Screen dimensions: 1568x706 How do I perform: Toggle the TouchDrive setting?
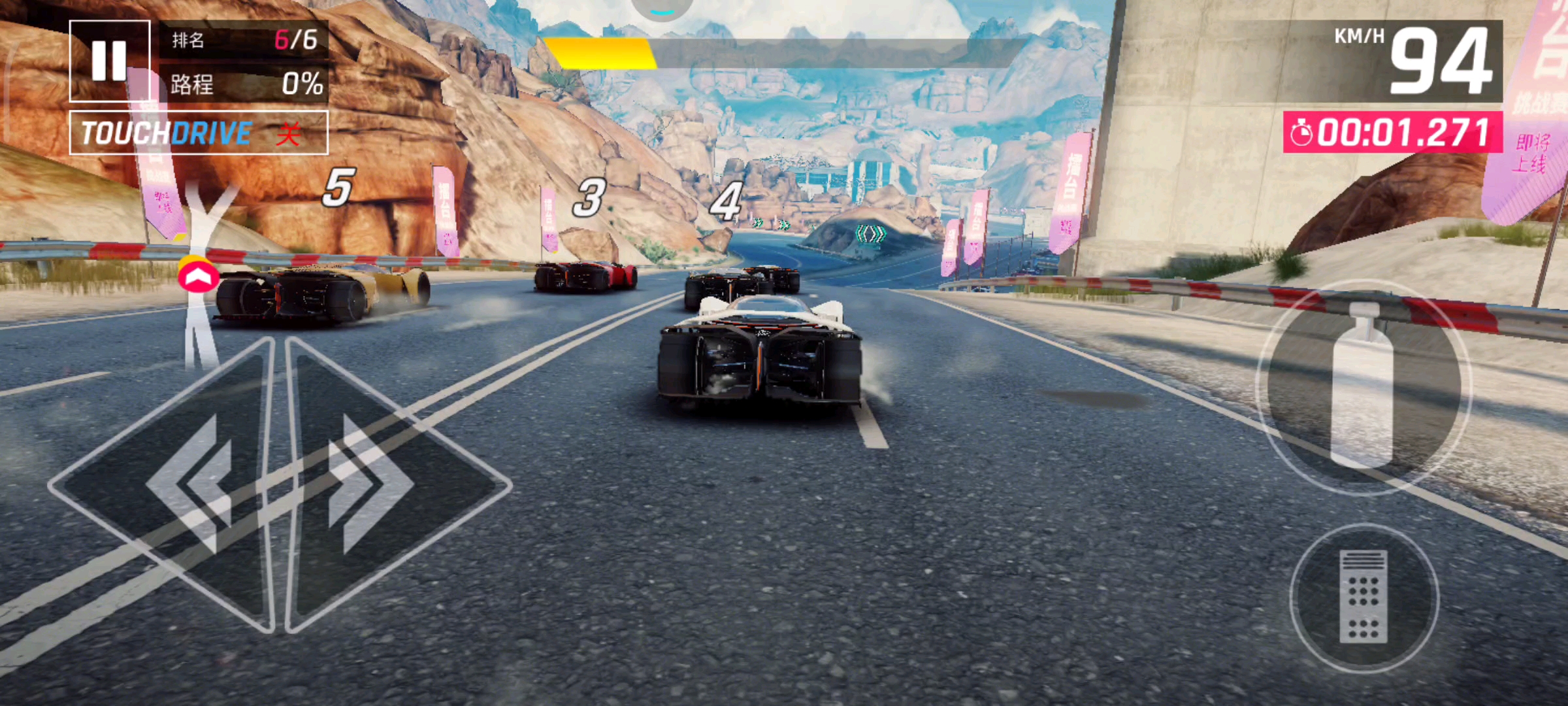pos(199,133)
